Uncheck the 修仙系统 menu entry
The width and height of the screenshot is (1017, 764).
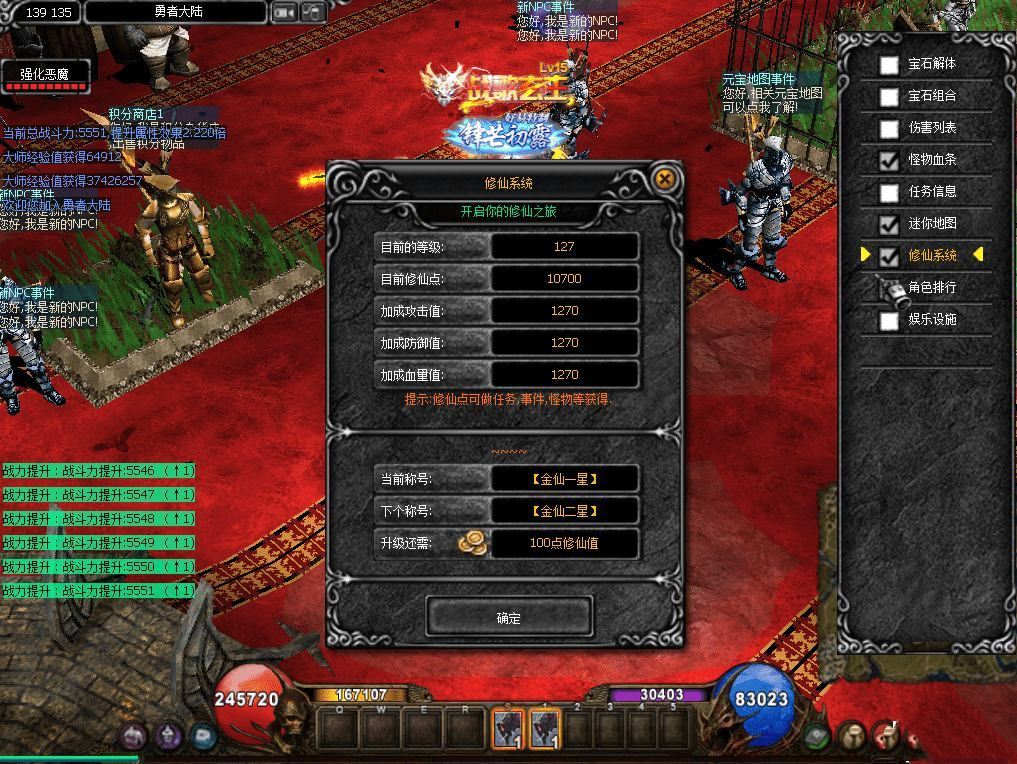point(889,256)
